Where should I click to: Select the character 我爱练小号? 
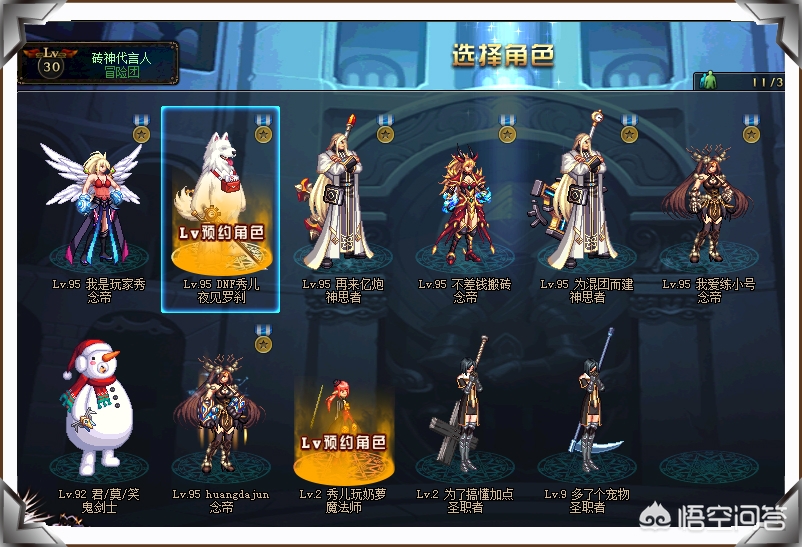point(709,205)
